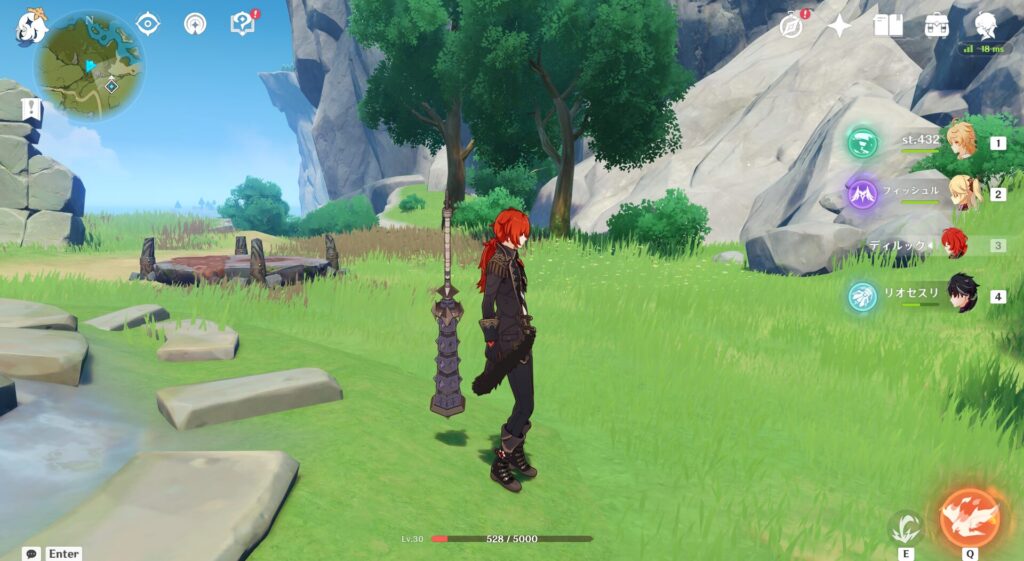Open the four-pointed star wish icon
1024x561 pixels.
839,25
